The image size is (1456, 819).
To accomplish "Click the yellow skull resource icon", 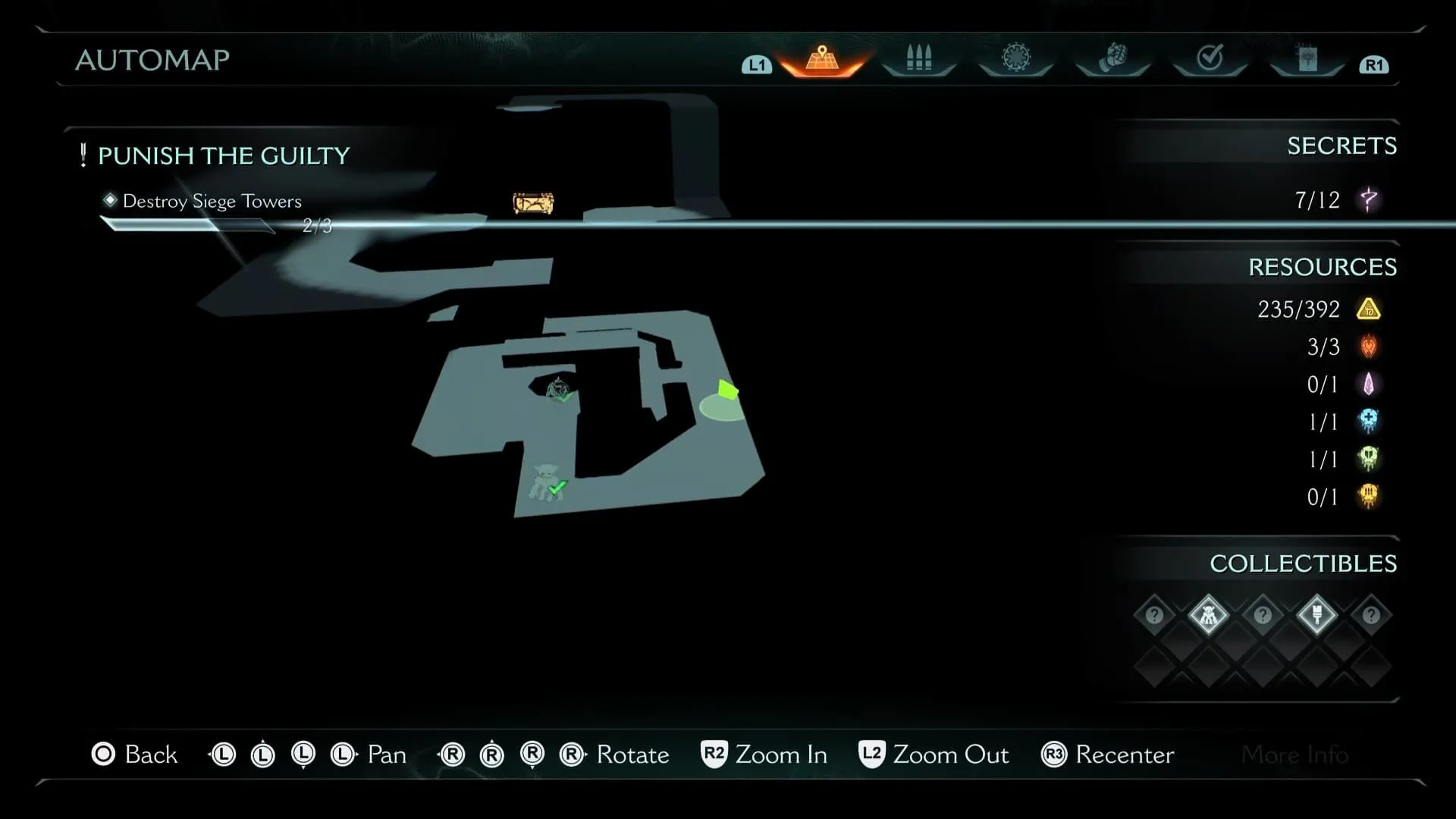I will tap(1368, 497).
